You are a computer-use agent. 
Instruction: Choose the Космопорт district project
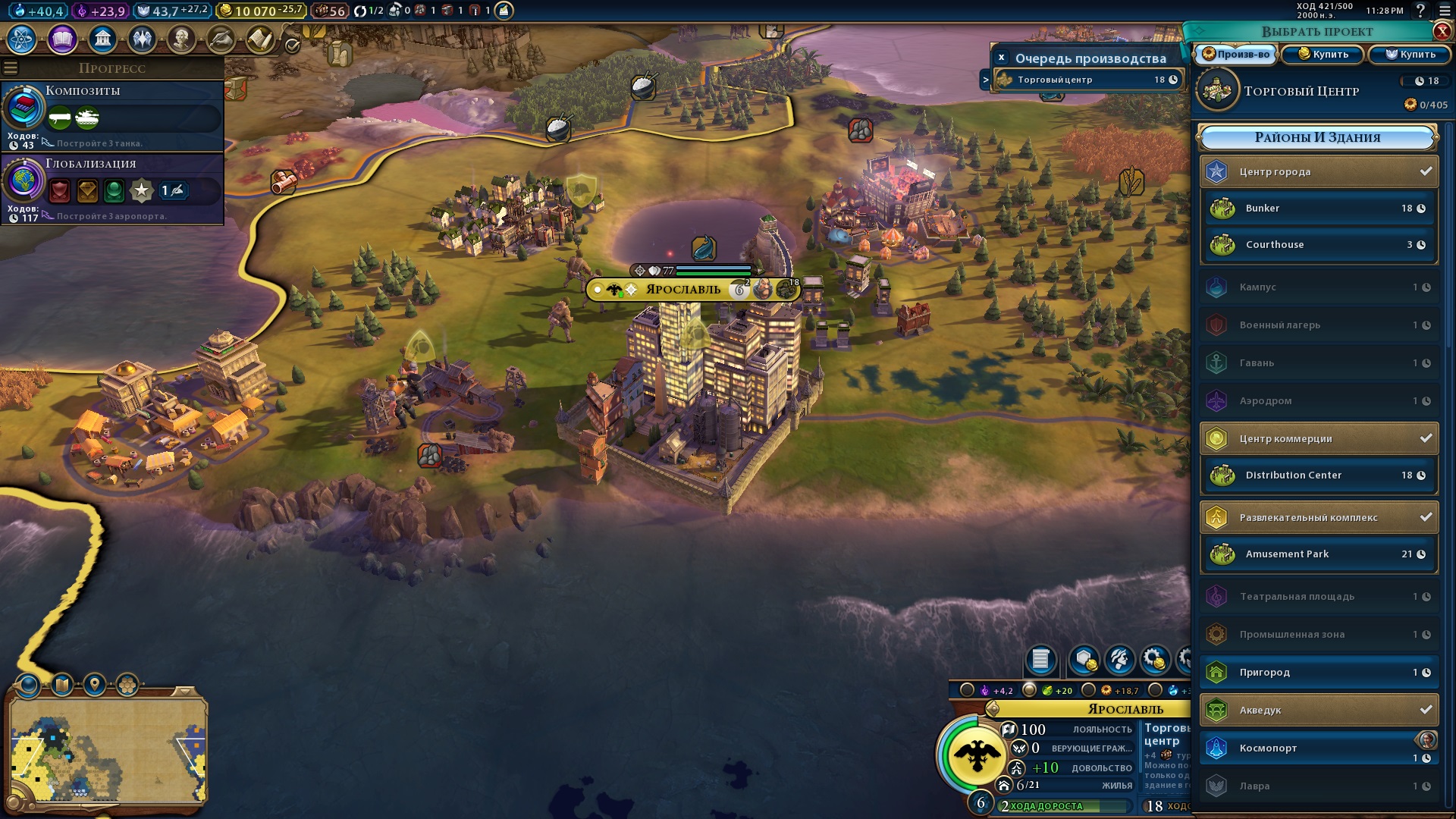pos(1319,748)
